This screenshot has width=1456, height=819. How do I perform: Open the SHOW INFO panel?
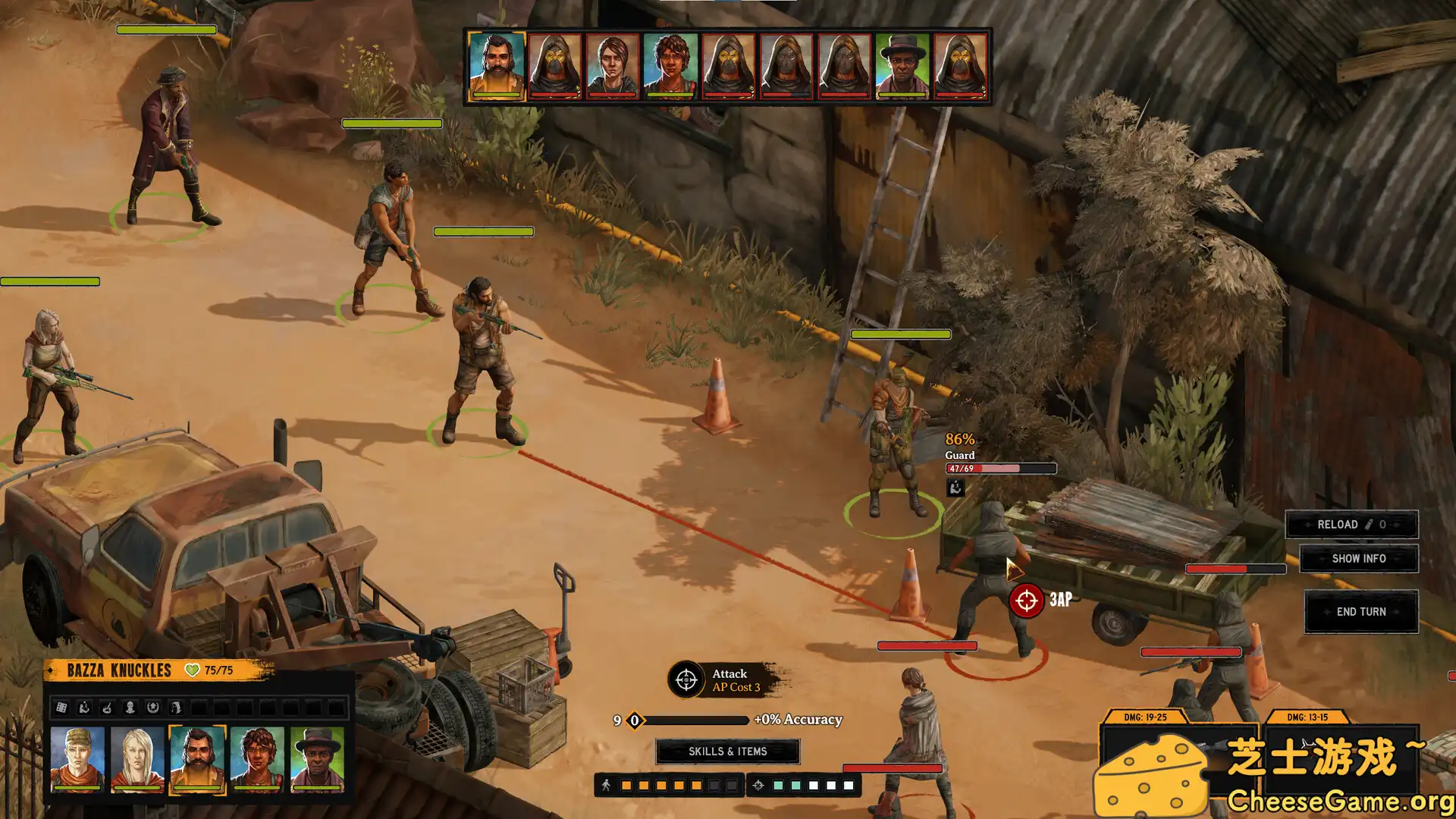tap(1358, 559)
